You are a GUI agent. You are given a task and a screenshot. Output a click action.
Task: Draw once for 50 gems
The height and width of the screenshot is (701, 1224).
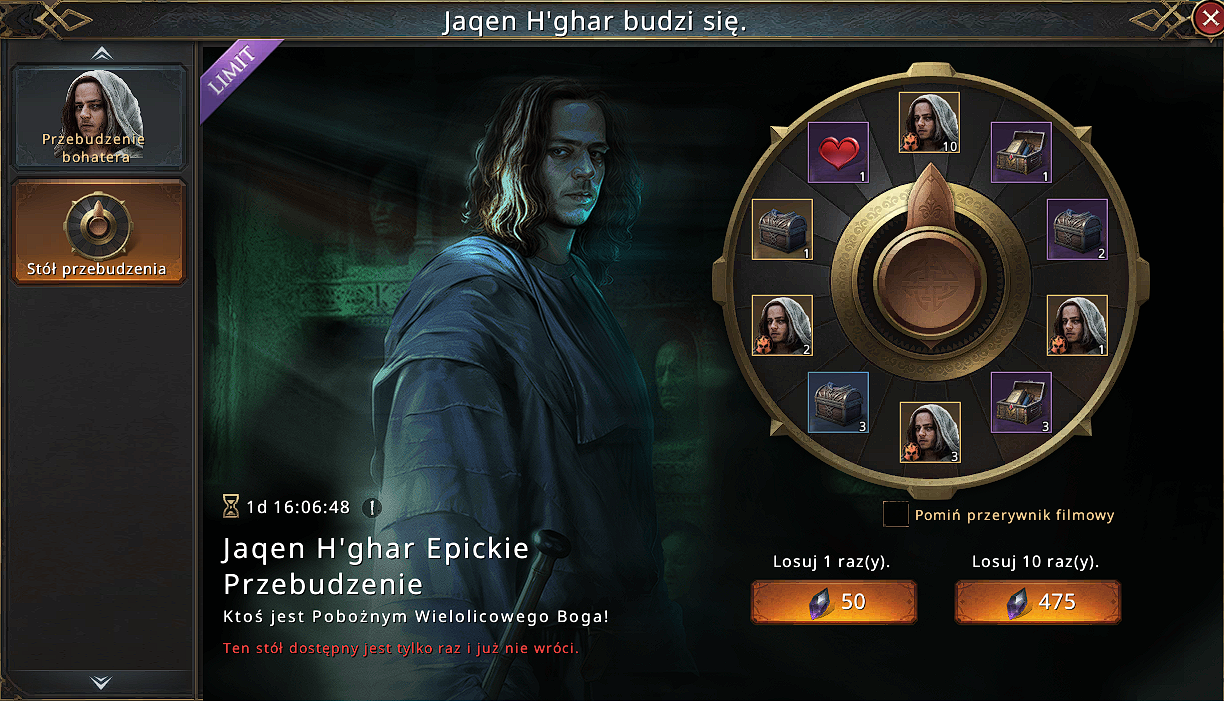(834, 601)
